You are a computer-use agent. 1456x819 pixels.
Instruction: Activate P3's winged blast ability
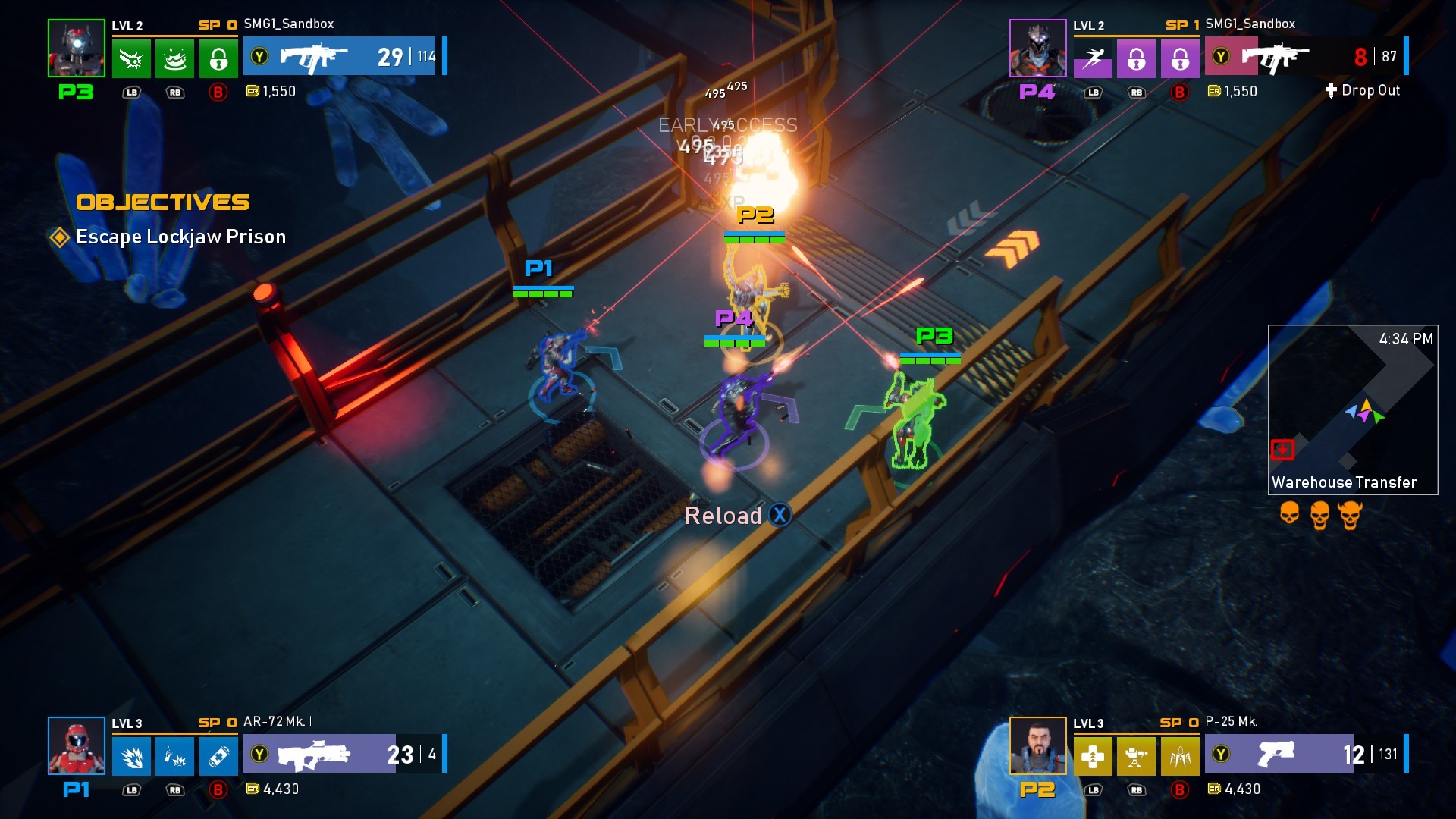(x=131, y=58)
